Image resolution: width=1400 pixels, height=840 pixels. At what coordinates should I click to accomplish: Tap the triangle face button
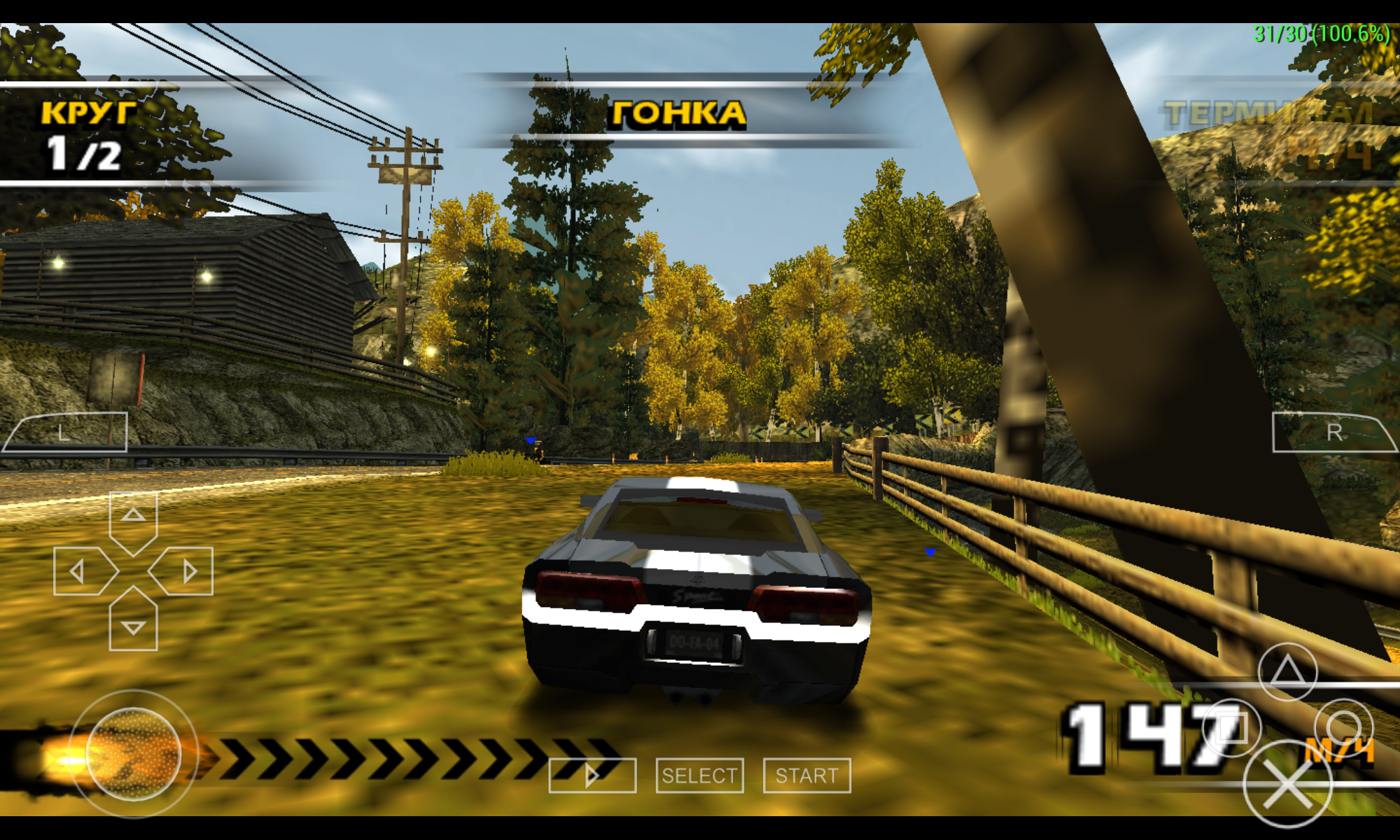pos(1287,672)
